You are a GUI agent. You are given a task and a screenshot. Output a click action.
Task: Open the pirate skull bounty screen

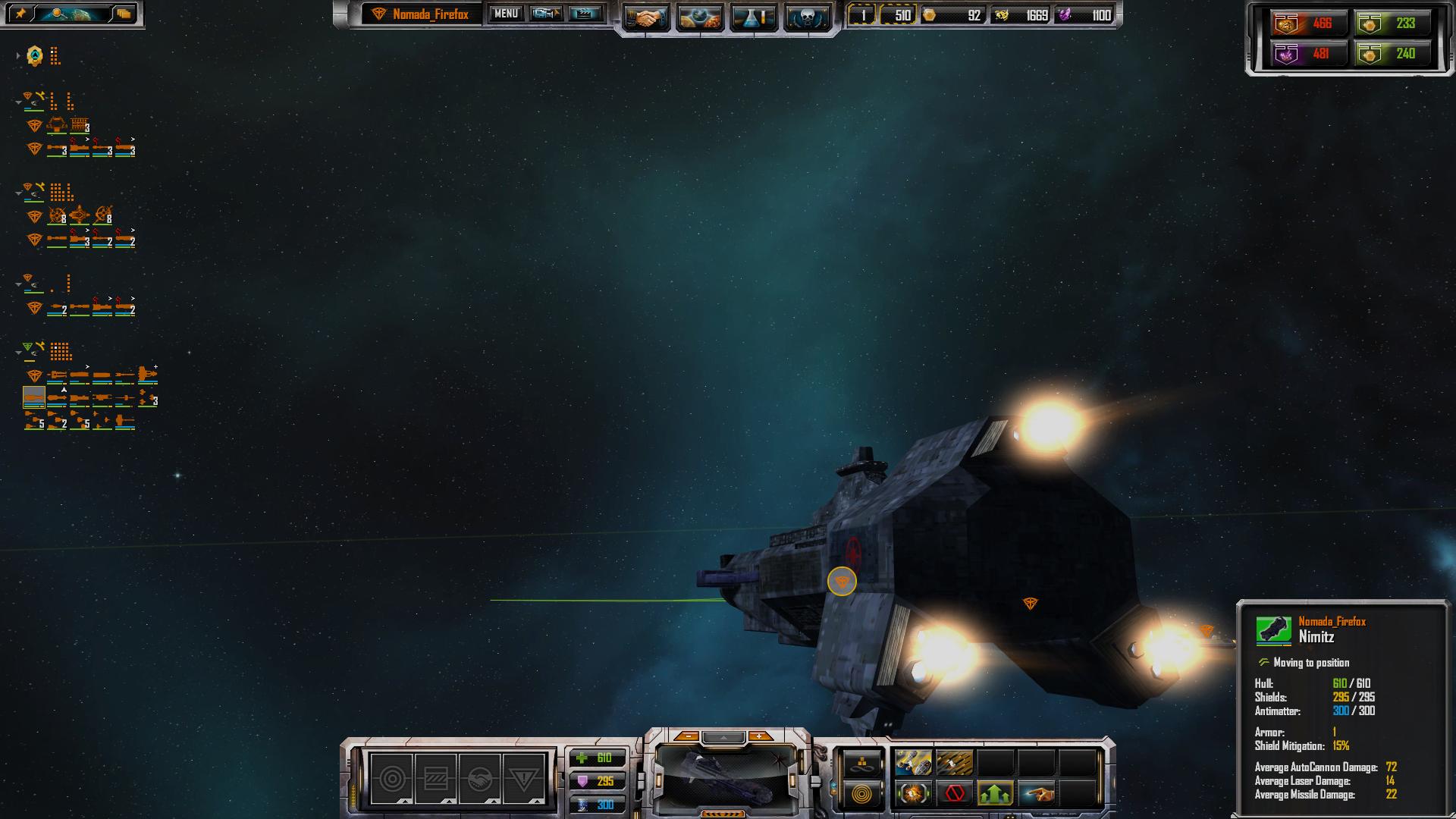coord(806,18)
